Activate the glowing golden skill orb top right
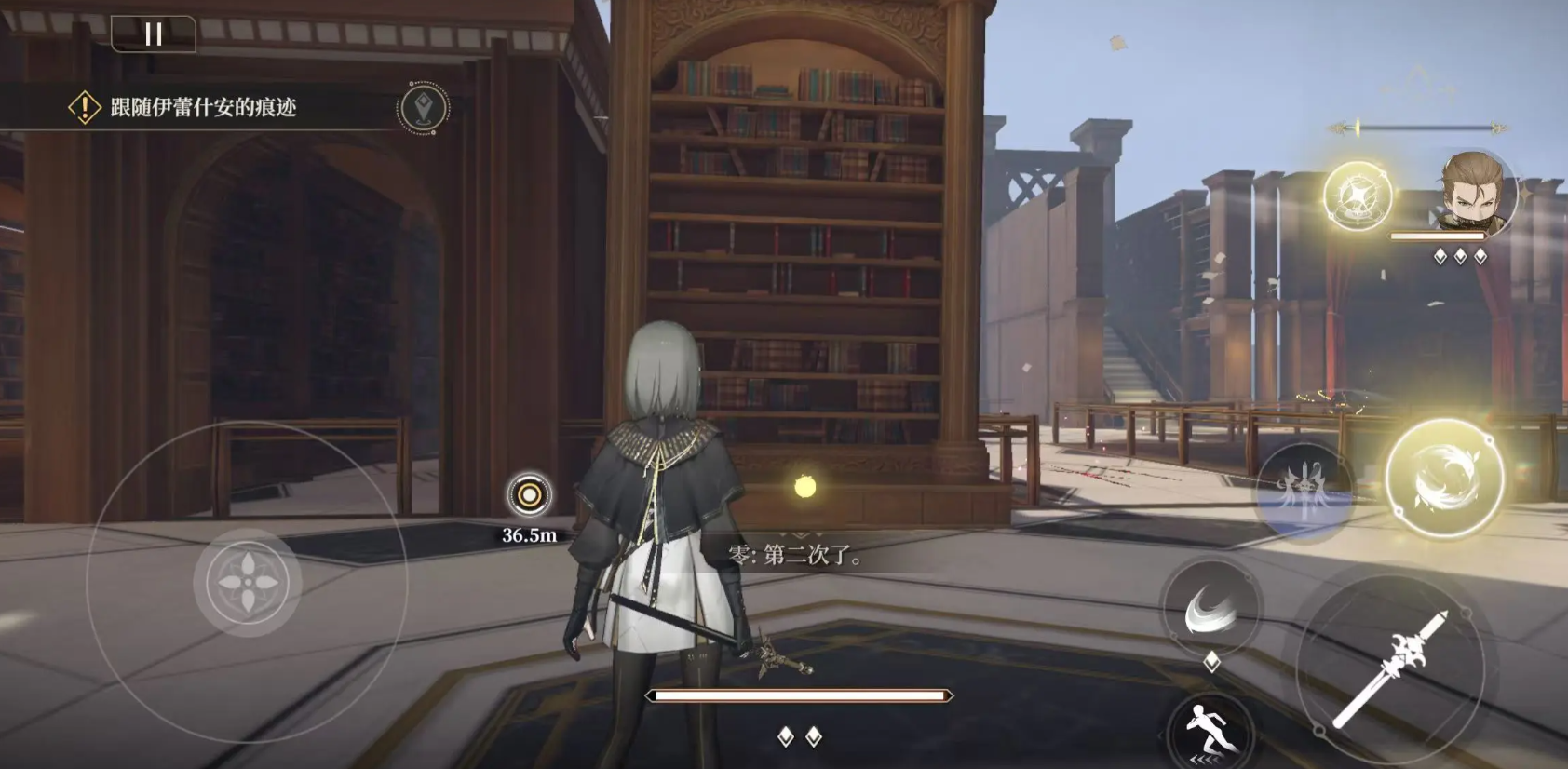This screenshot has width=1568, height=769. point(1358,197)
